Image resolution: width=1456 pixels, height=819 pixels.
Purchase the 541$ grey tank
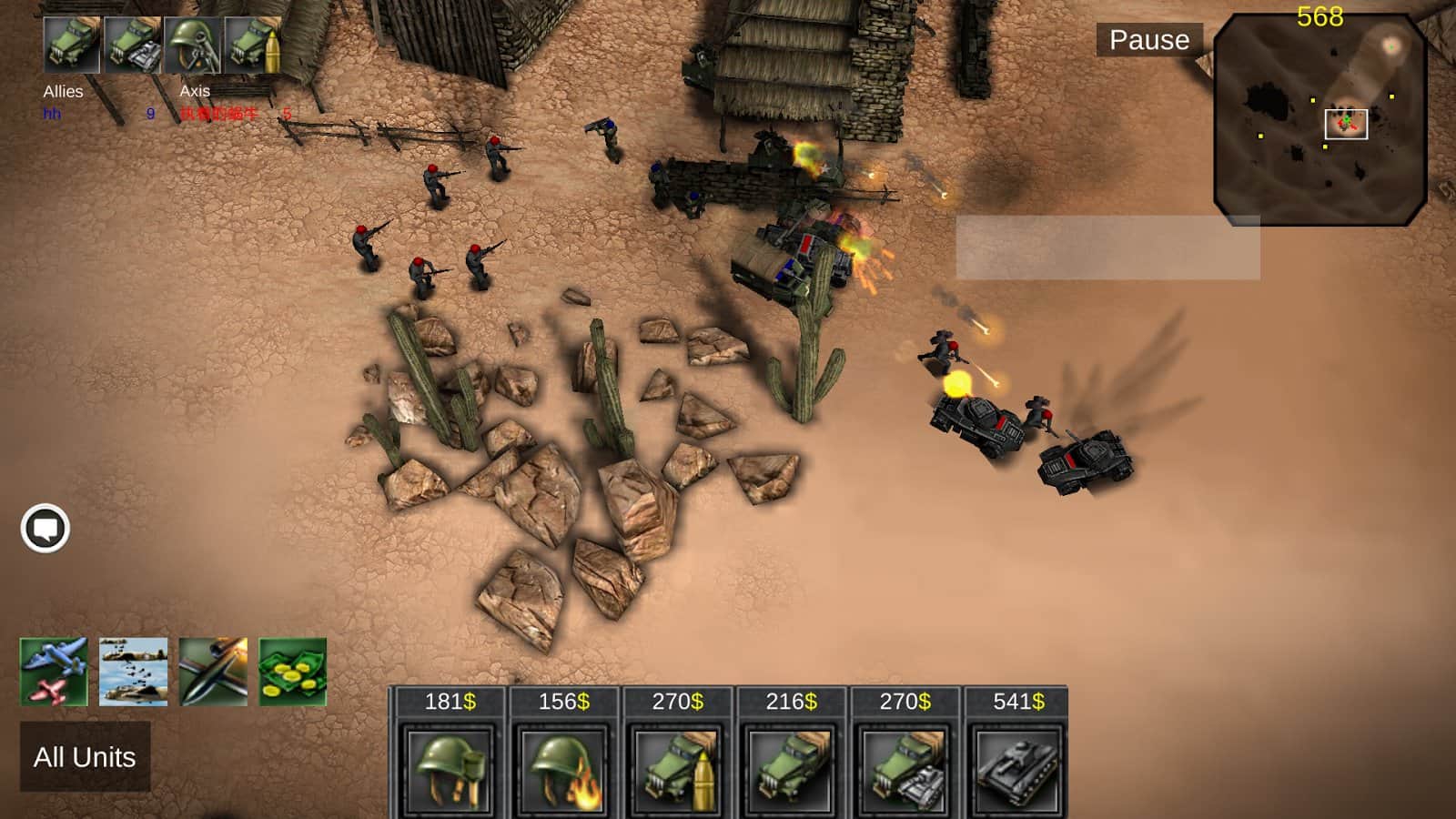pos(1017,769)
